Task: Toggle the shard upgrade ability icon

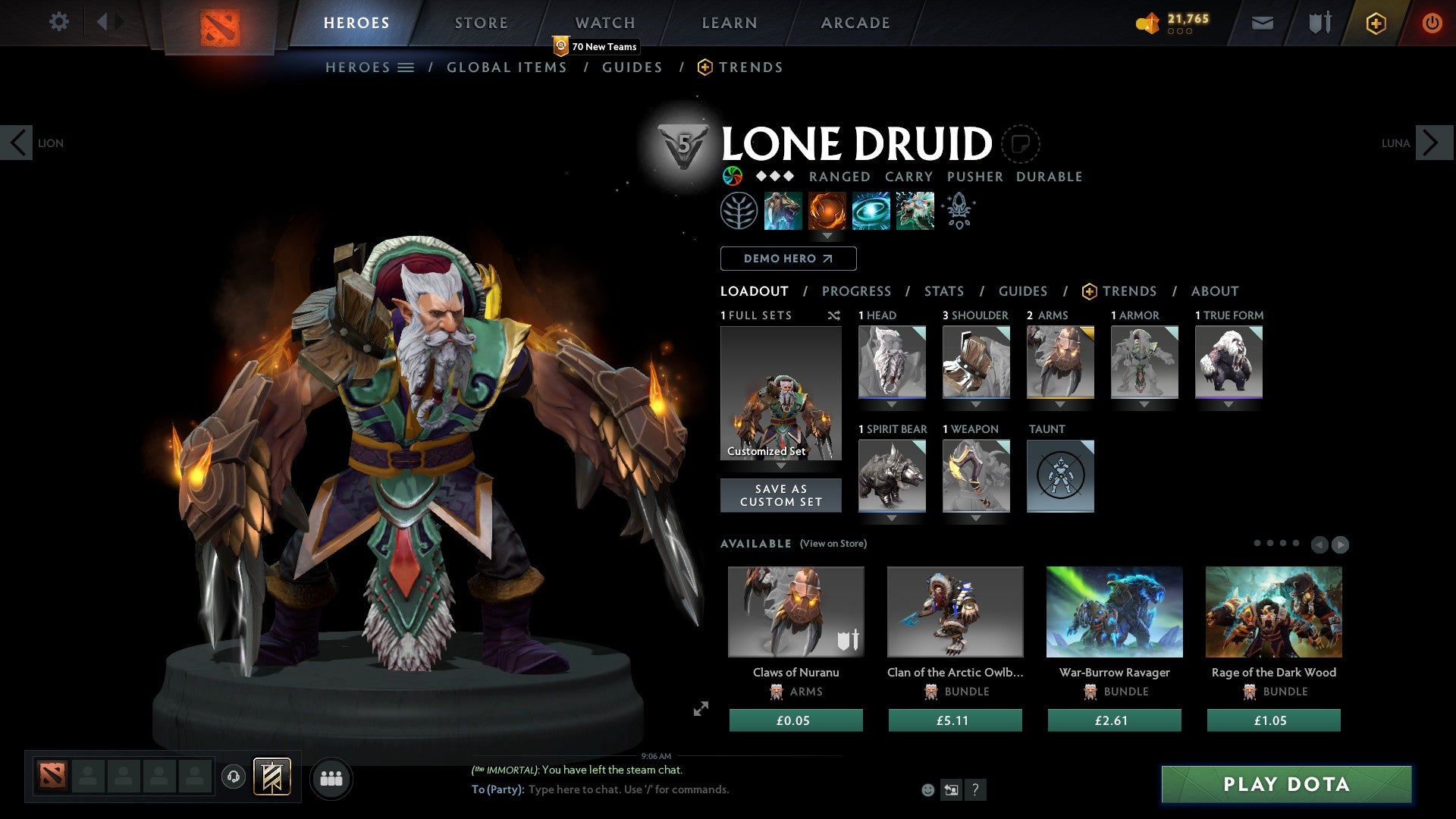Action: click(x=958, y=211)
